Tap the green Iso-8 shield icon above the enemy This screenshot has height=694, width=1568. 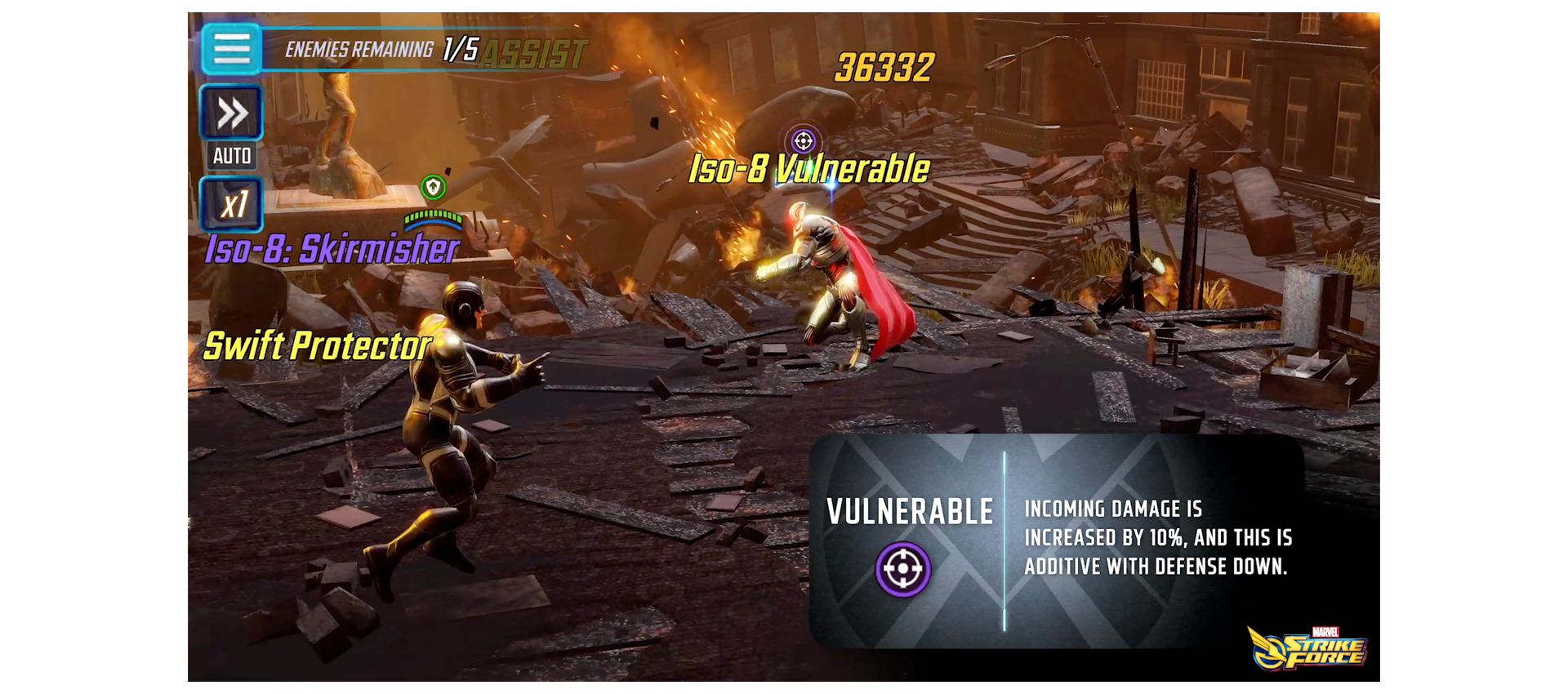click(x=434, y=186)
